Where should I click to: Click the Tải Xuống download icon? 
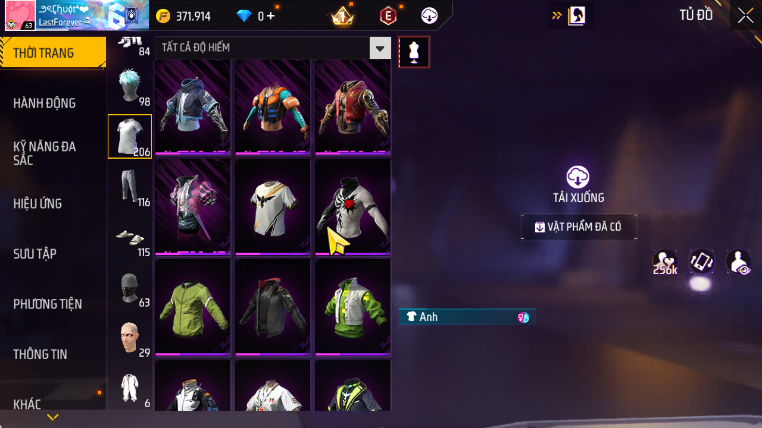[x=578, y=177]
